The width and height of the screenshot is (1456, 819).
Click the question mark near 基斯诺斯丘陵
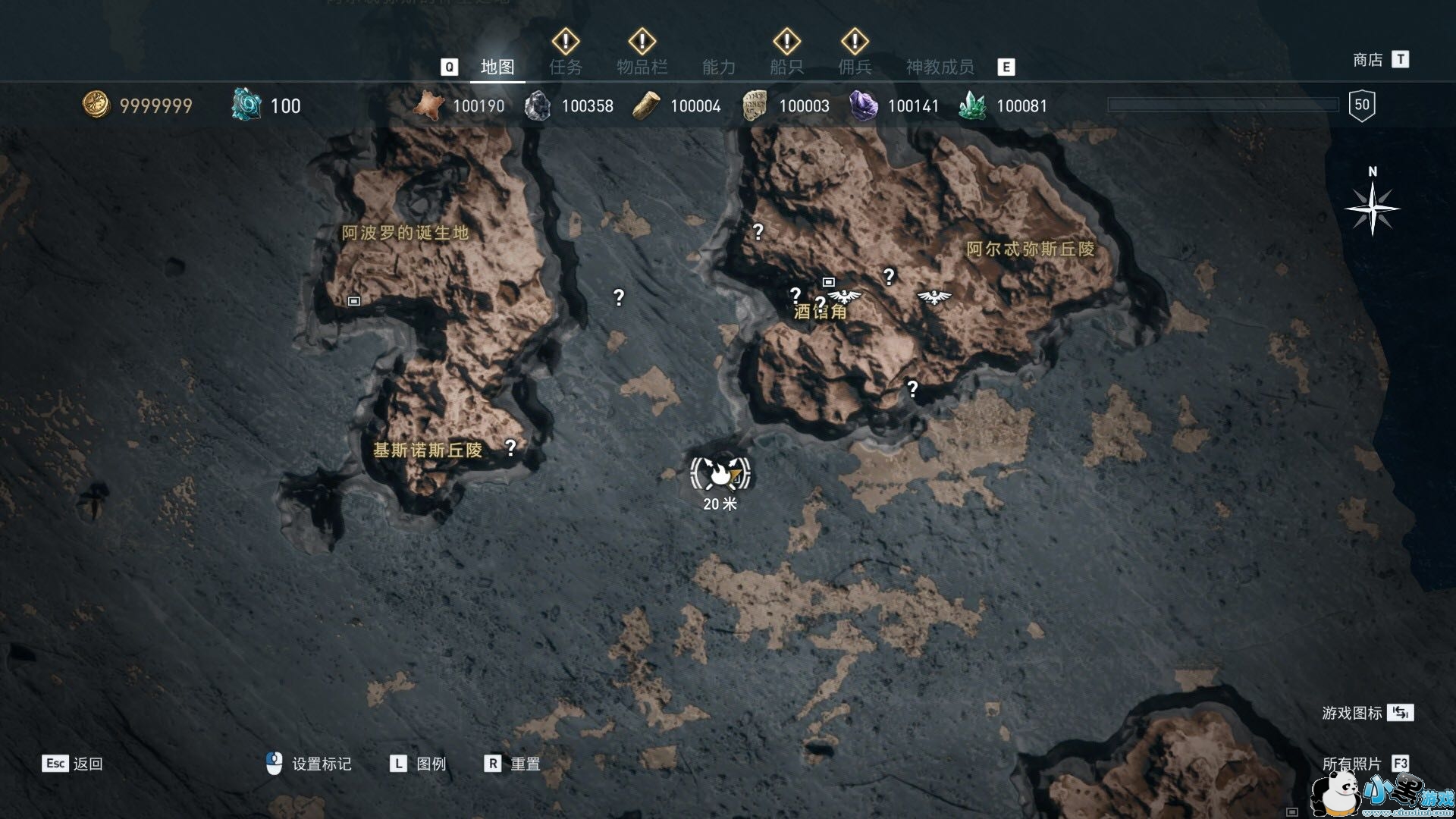tap(510, 448)
